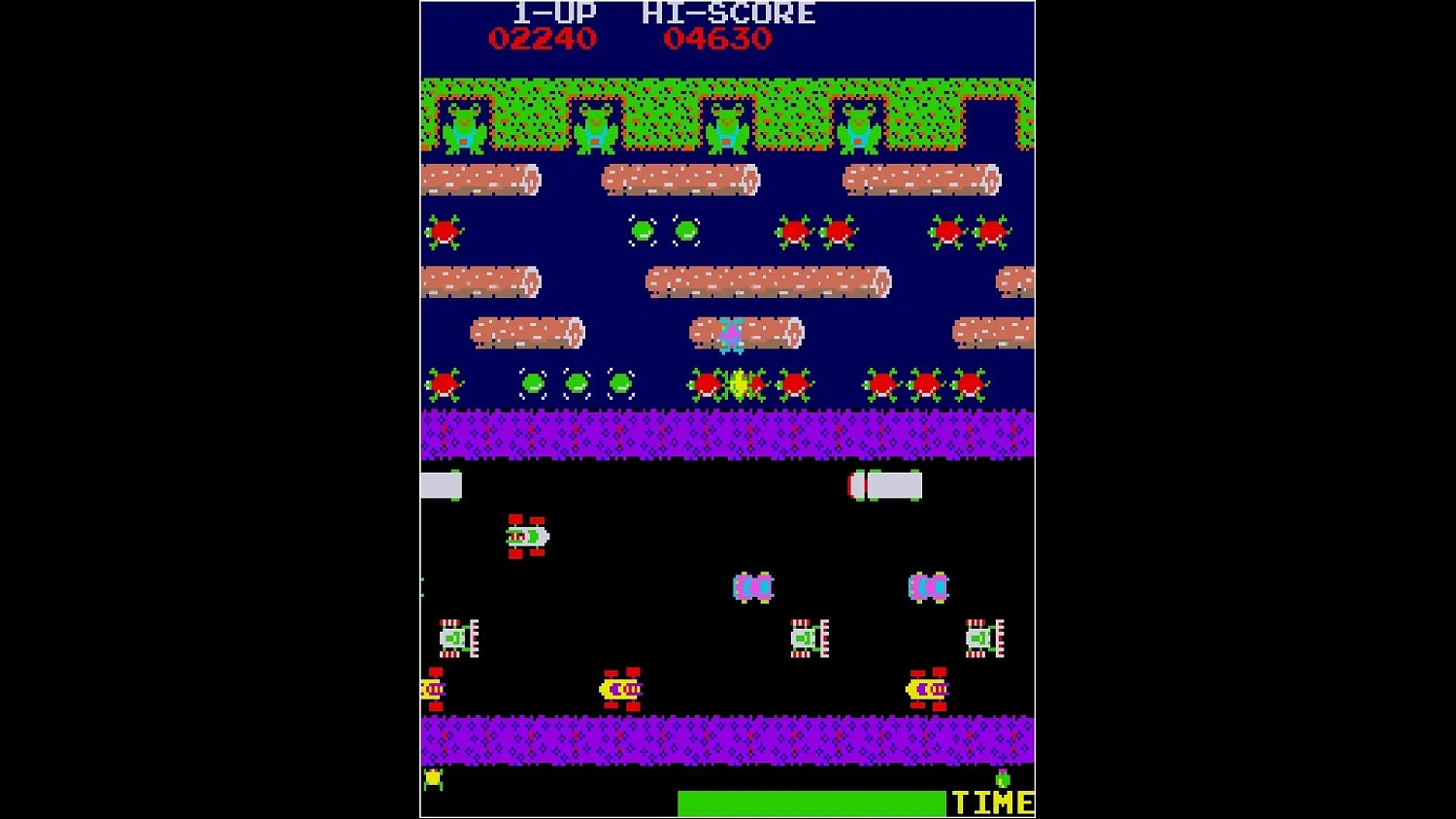
Task: Click the white delivery truck on the top lane
Action: [x=883, y=483]
